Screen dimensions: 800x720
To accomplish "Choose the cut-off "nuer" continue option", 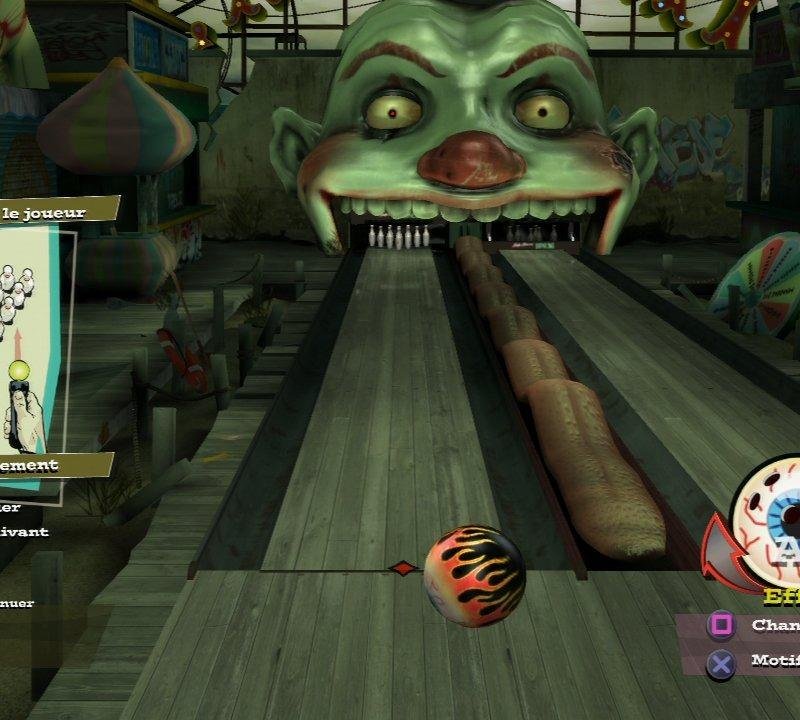I will (18, 603).
